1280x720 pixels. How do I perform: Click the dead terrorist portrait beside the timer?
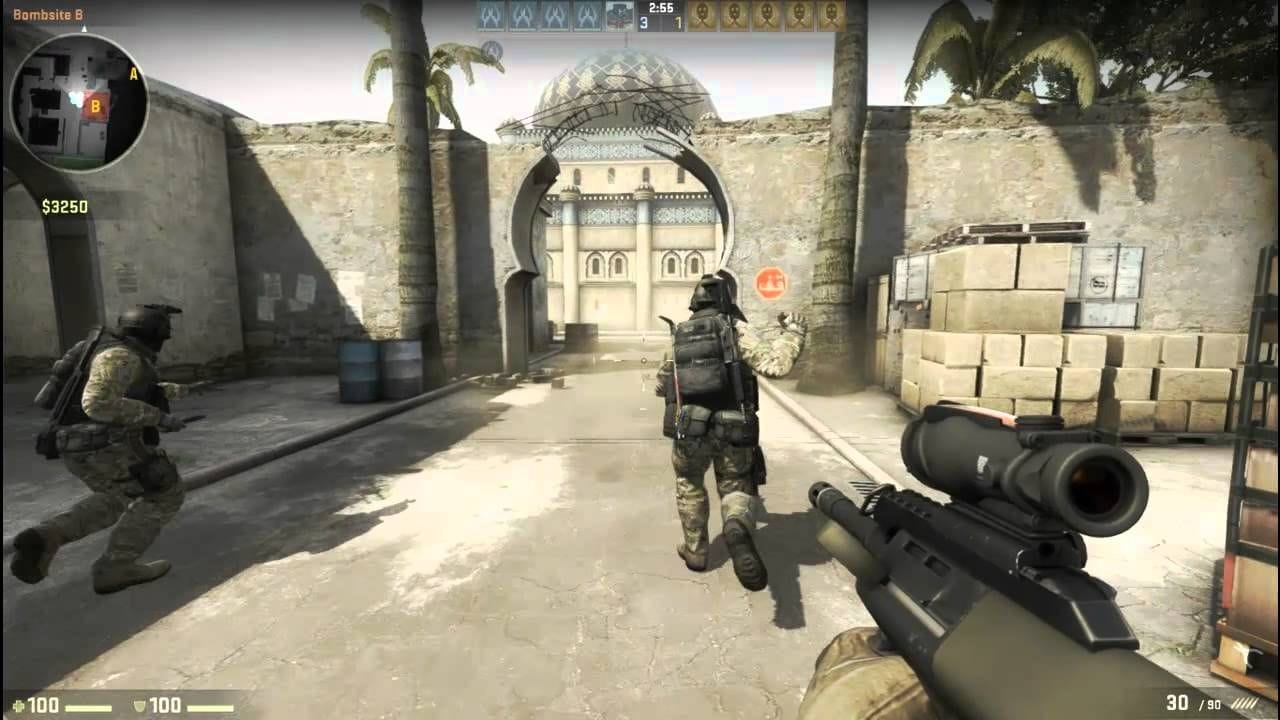[618, 17]
